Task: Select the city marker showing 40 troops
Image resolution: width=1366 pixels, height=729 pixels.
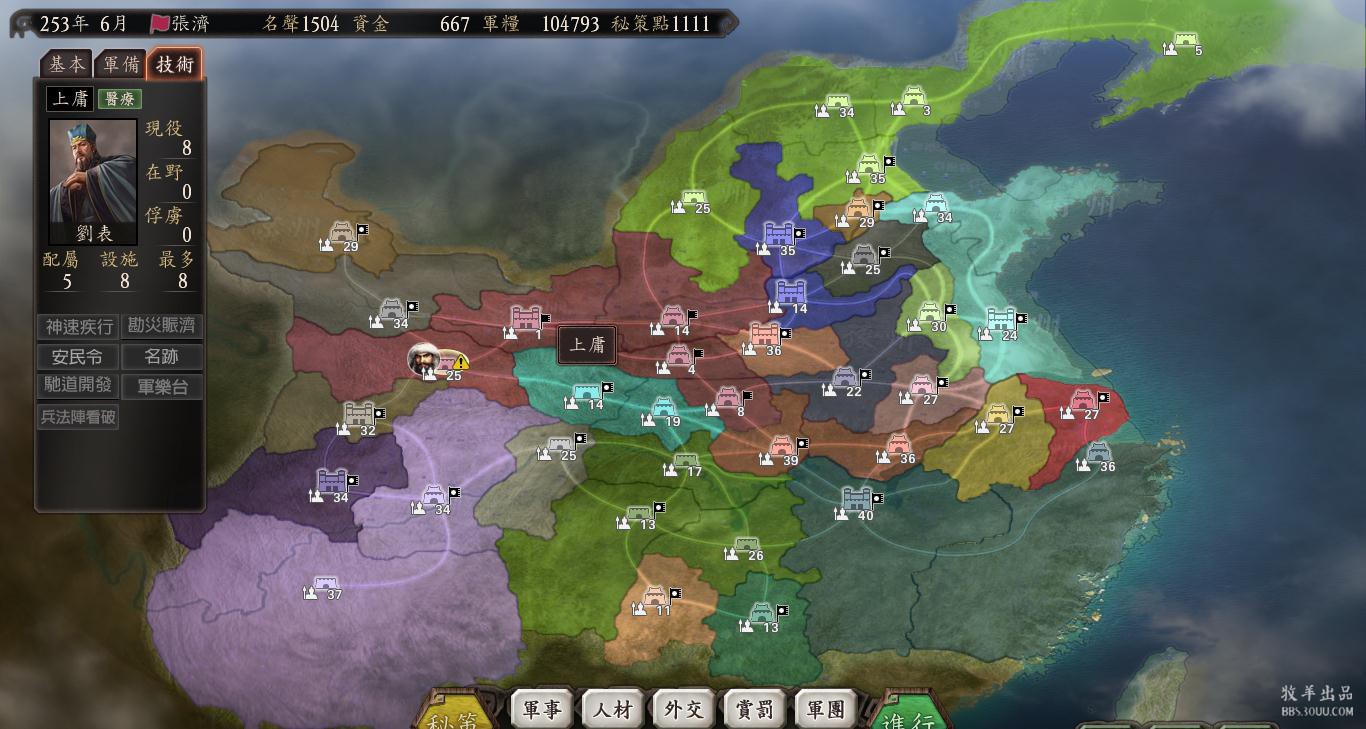Action: [x=857, y=499]
